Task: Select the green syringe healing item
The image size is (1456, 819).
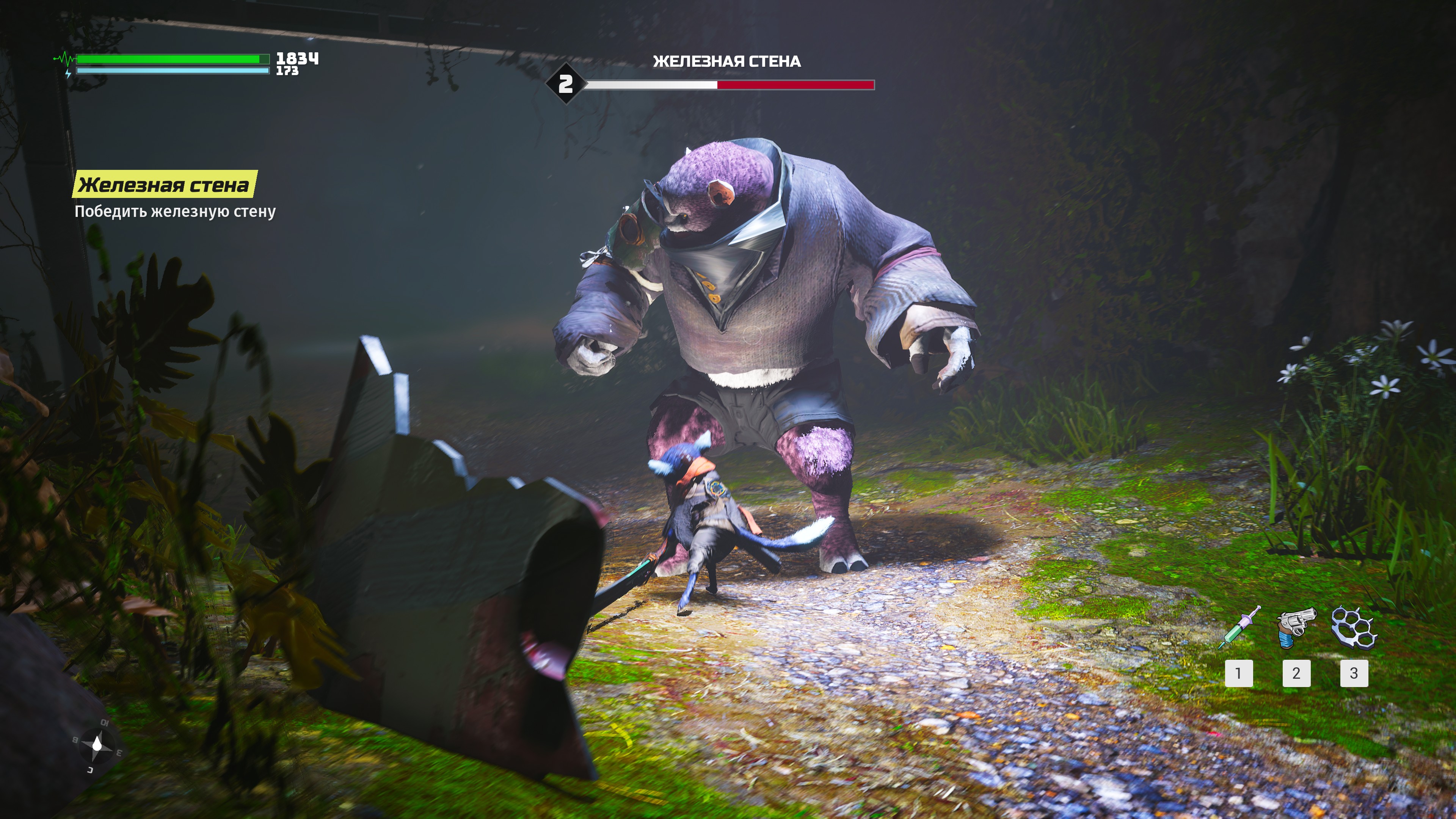Action: click(1239, 628)
